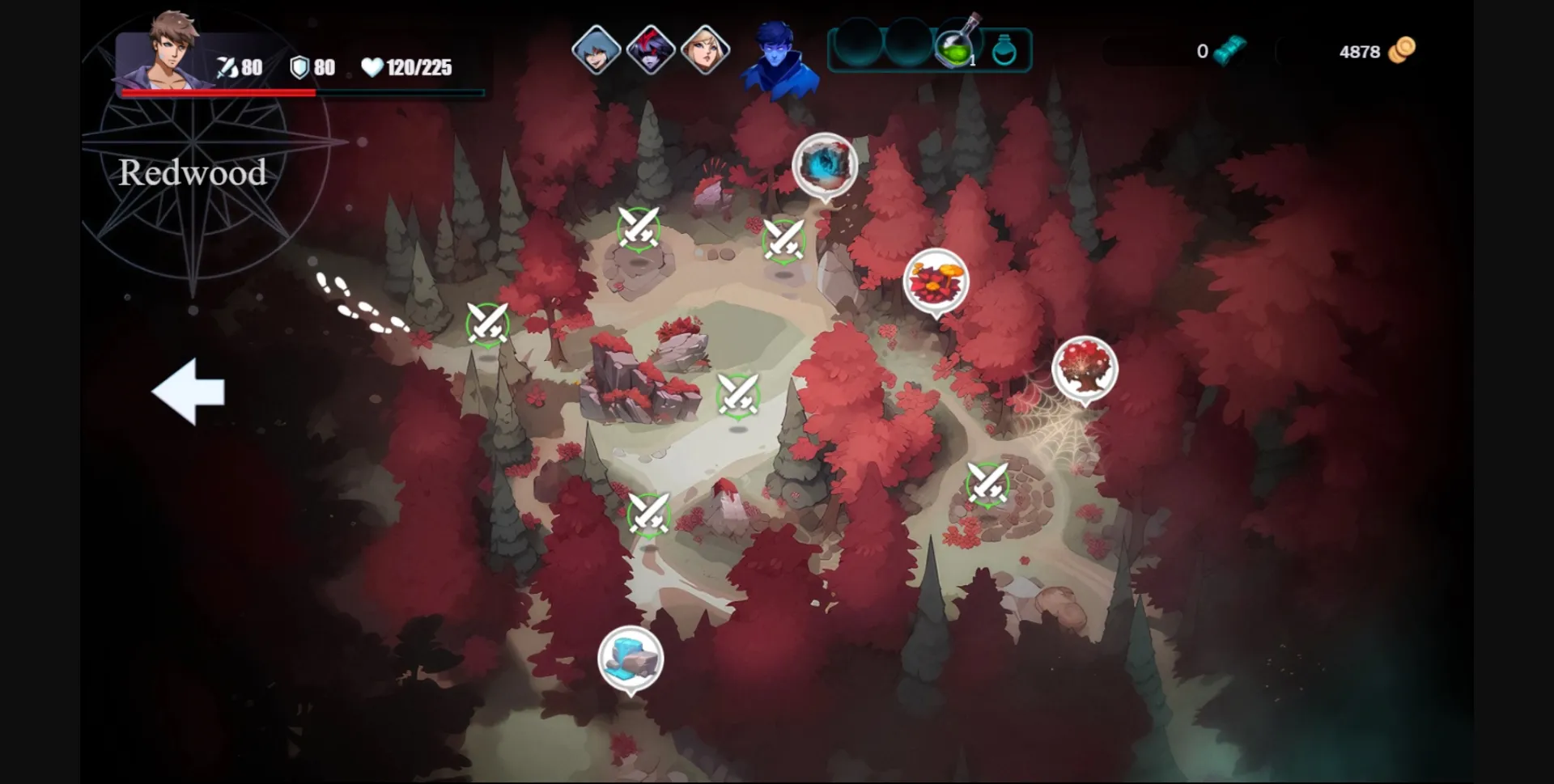Travel to the blue ore rock marker
This screenshot has height=784, width=1554.
pos(631,659)
